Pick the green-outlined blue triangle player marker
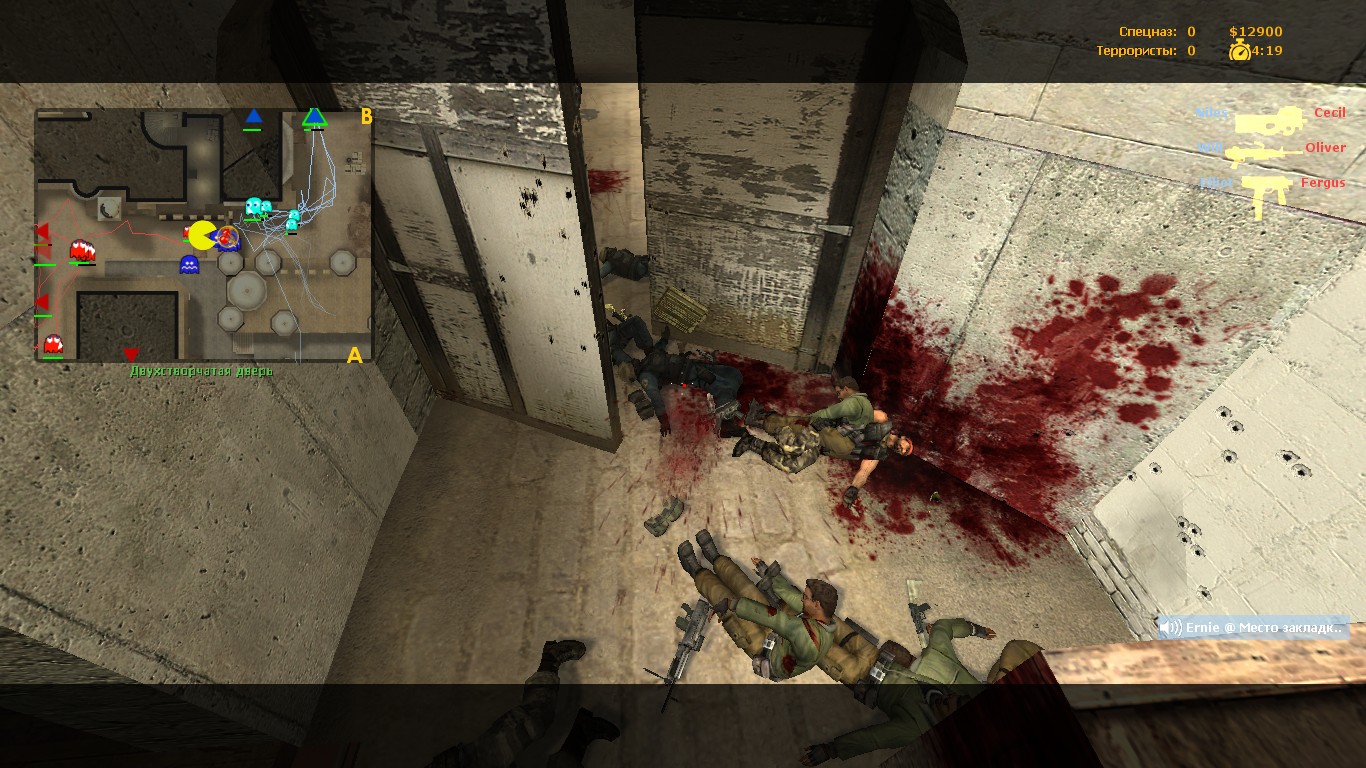Image resolution: width=1366 pixels, height=768 pixels. point(315,118)
